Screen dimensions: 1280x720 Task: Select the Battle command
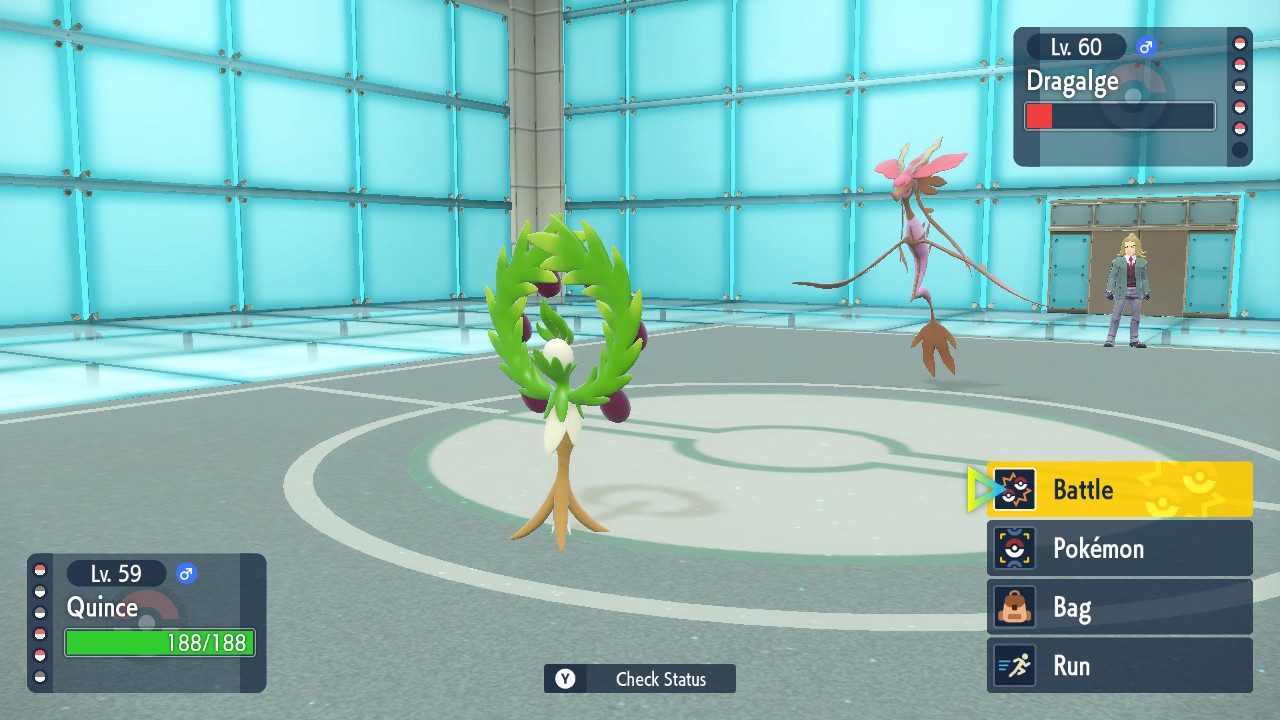(x=1119, y=489)
